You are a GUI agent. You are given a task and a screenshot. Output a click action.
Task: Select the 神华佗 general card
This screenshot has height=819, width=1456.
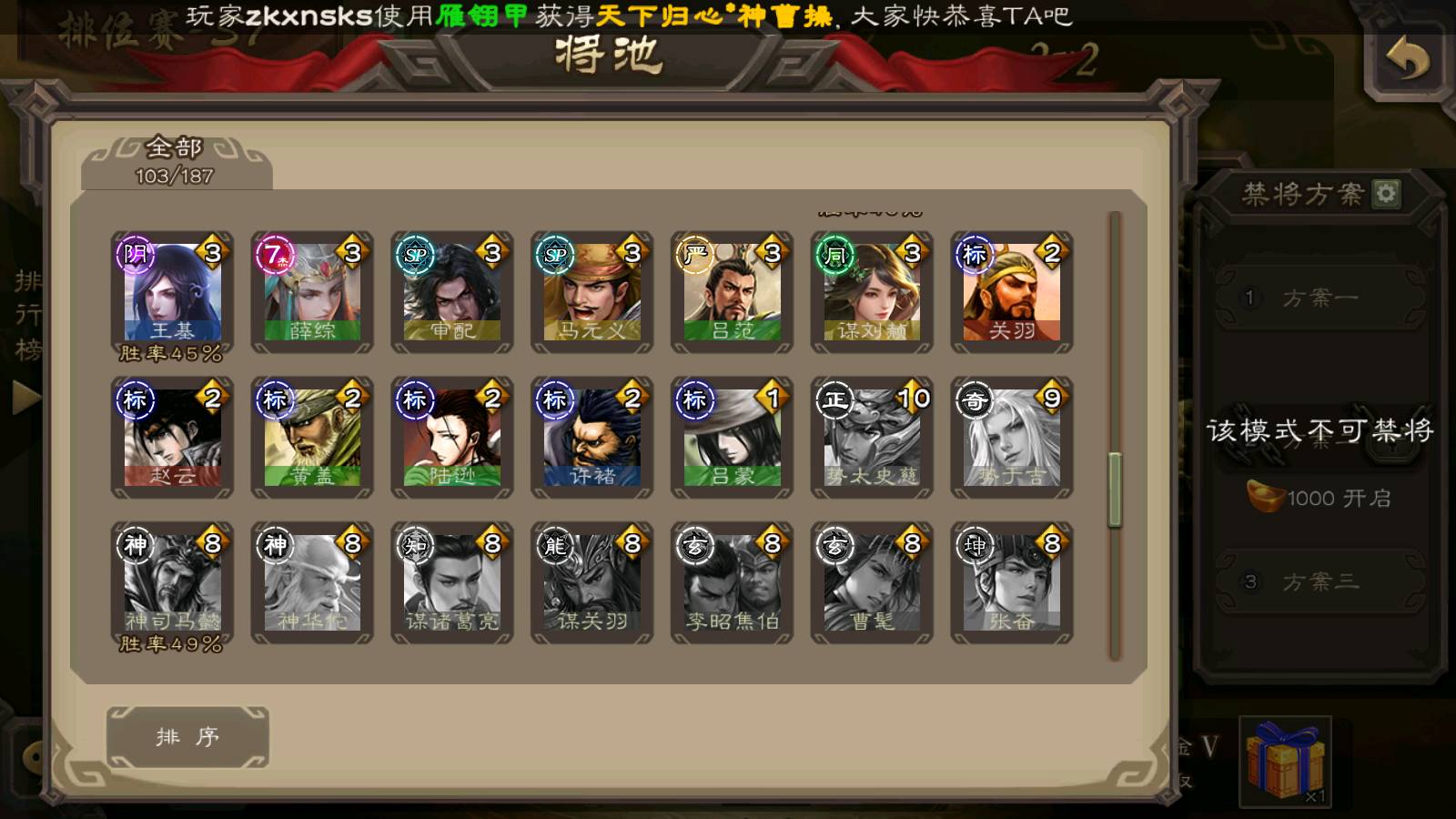tap(312, 584)
